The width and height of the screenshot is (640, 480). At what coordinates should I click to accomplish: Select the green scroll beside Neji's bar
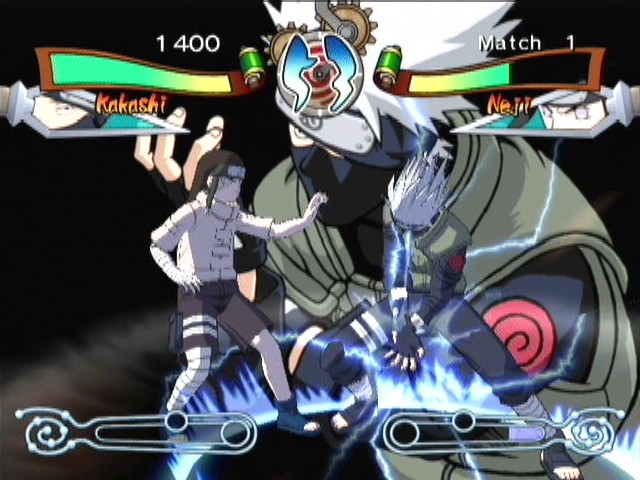pos(388,66)
